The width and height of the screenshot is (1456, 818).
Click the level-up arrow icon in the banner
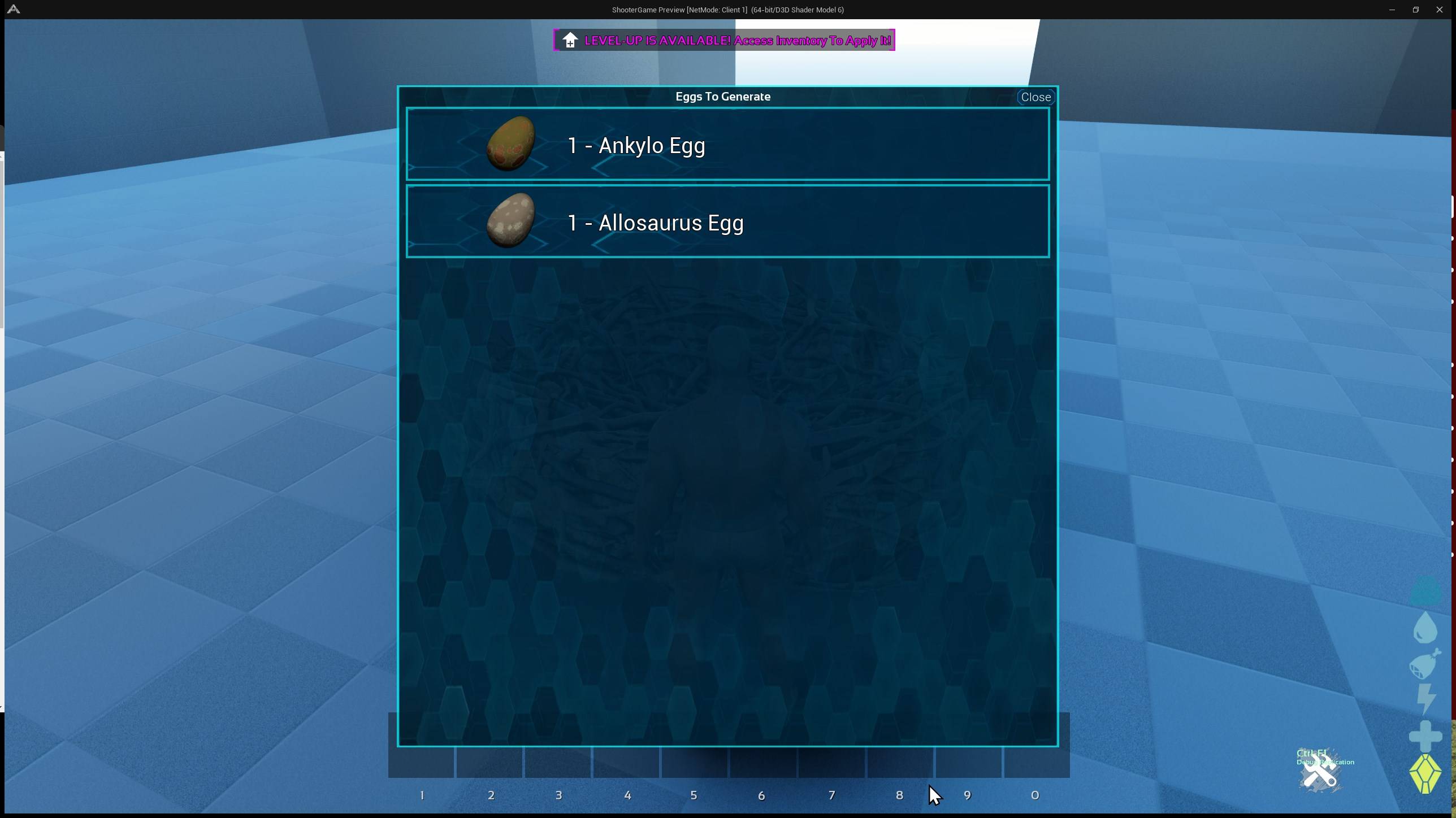click(569, 40)
